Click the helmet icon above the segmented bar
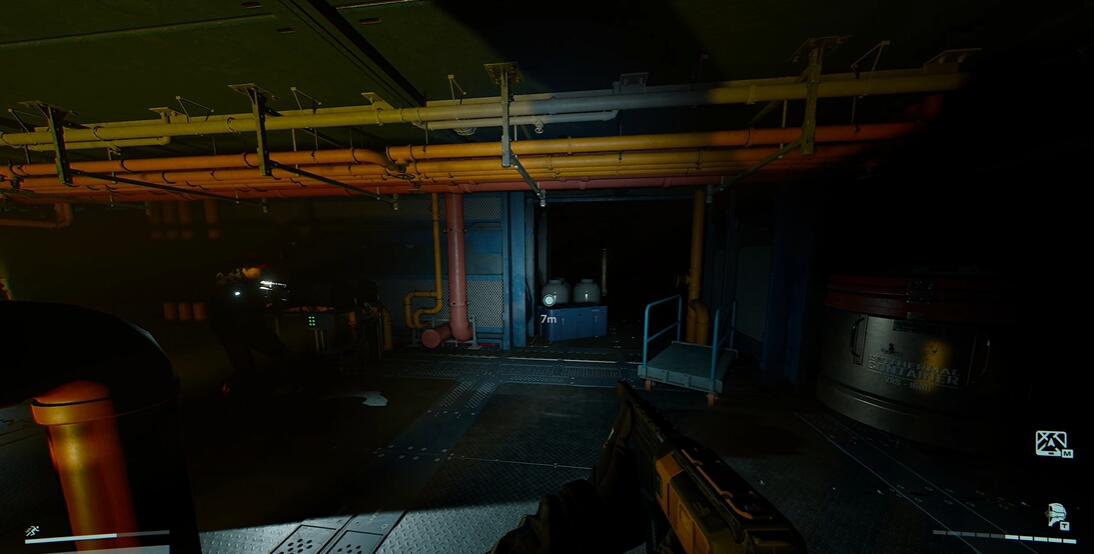This screenshot has width=1094, height=554. tap(1055, 515)
